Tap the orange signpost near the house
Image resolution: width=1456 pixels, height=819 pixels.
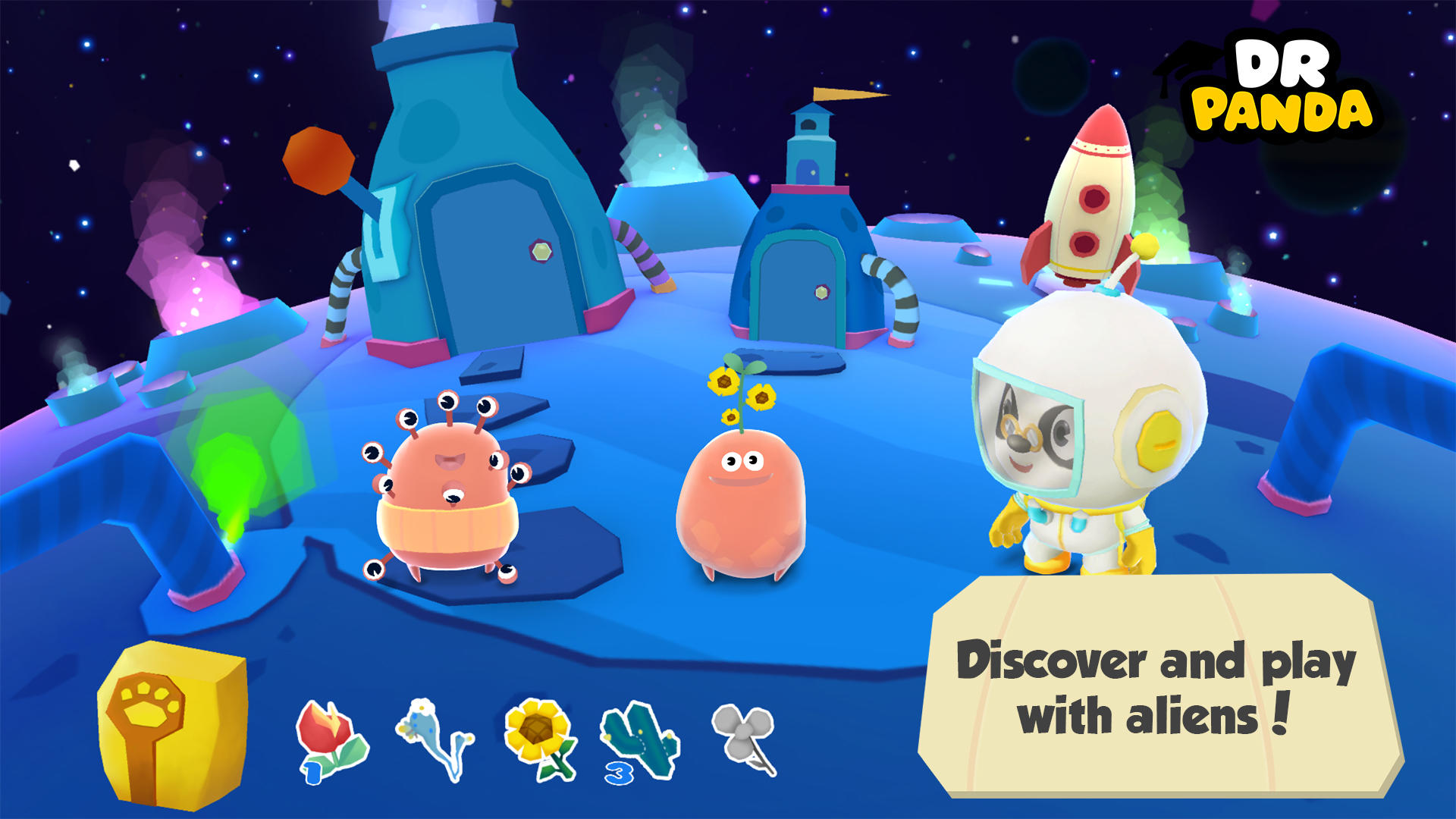pyautogui.click(x=318, y=159)
